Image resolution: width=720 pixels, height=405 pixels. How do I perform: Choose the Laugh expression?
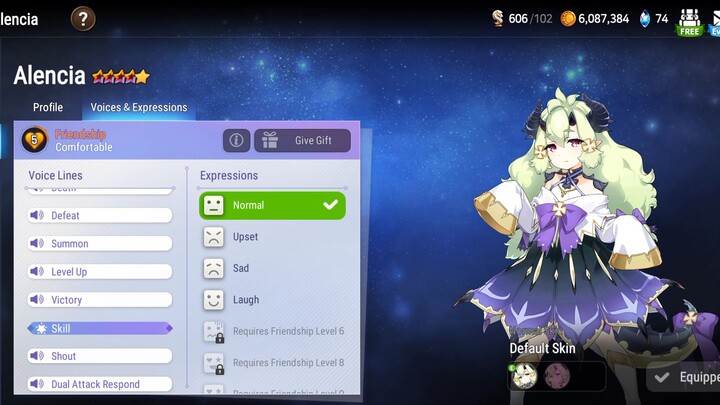pyautogui.click(x=272, y=299)
